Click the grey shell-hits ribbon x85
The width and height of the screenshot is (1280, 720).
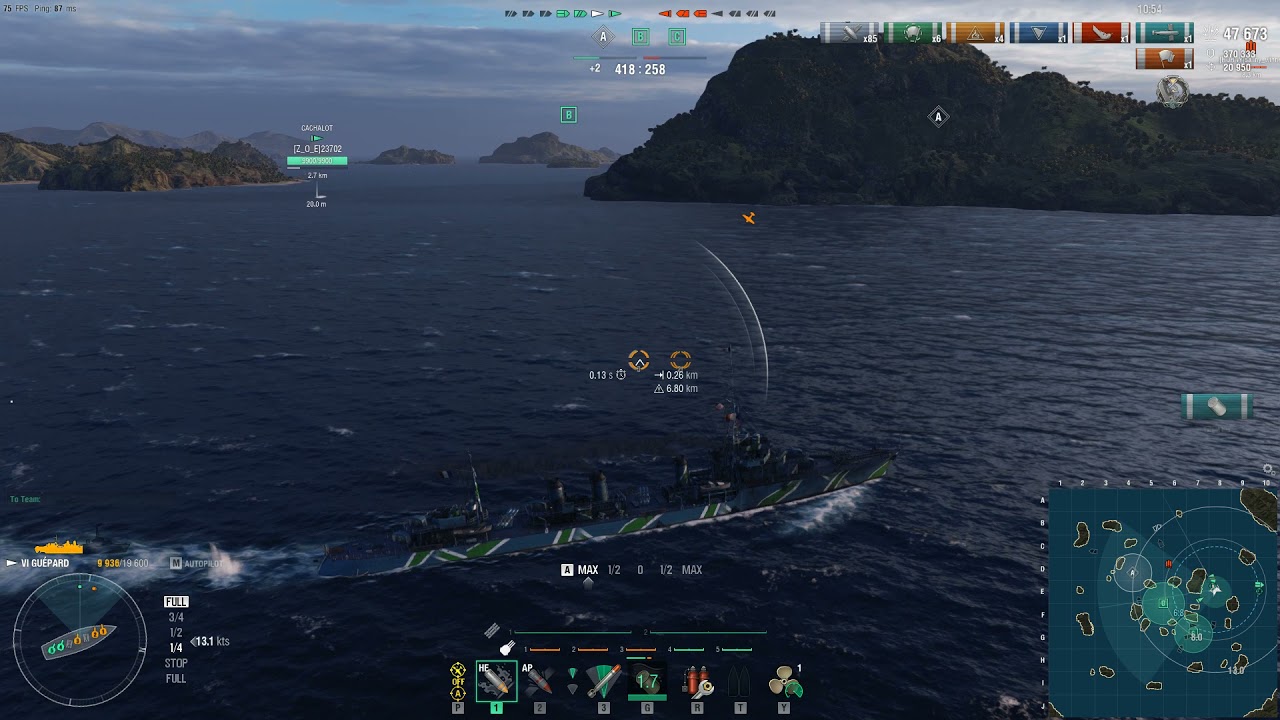tap(849, 33)
